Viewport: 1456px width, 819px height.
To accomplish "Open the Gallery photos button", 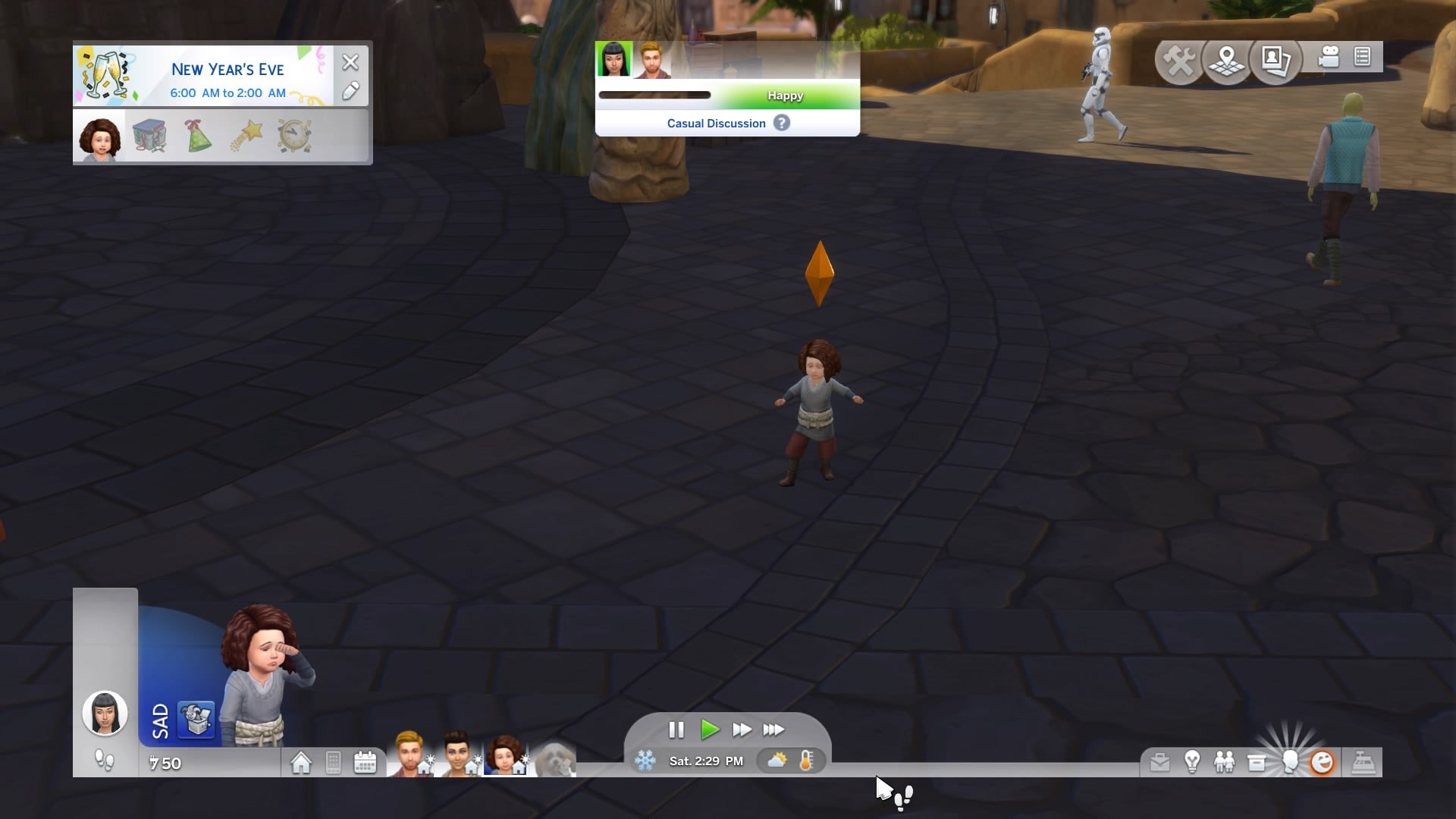I will 1276,59.
